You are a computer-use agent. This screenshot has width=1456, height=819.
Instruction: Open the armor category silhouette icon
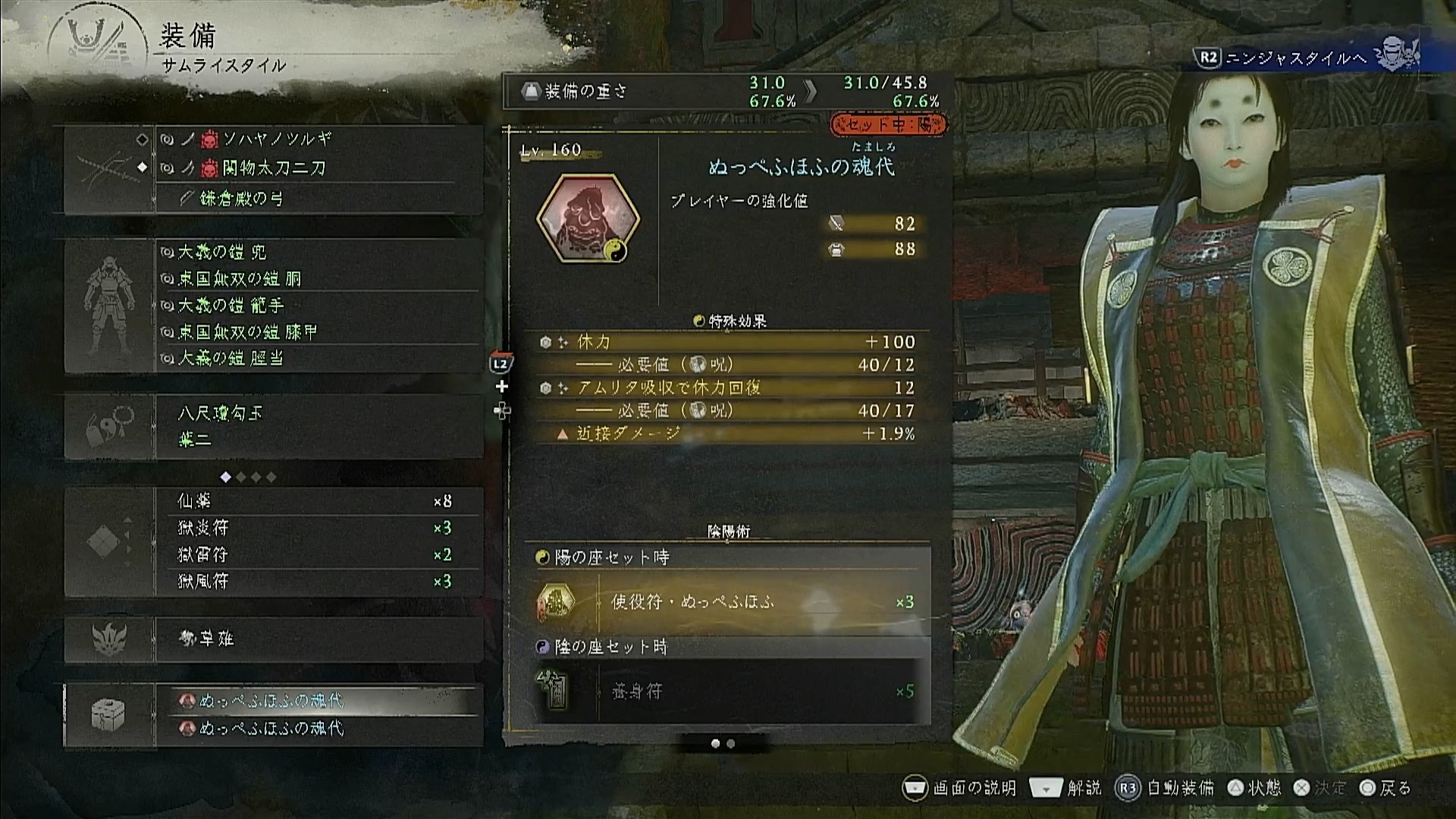click(109, 306)
